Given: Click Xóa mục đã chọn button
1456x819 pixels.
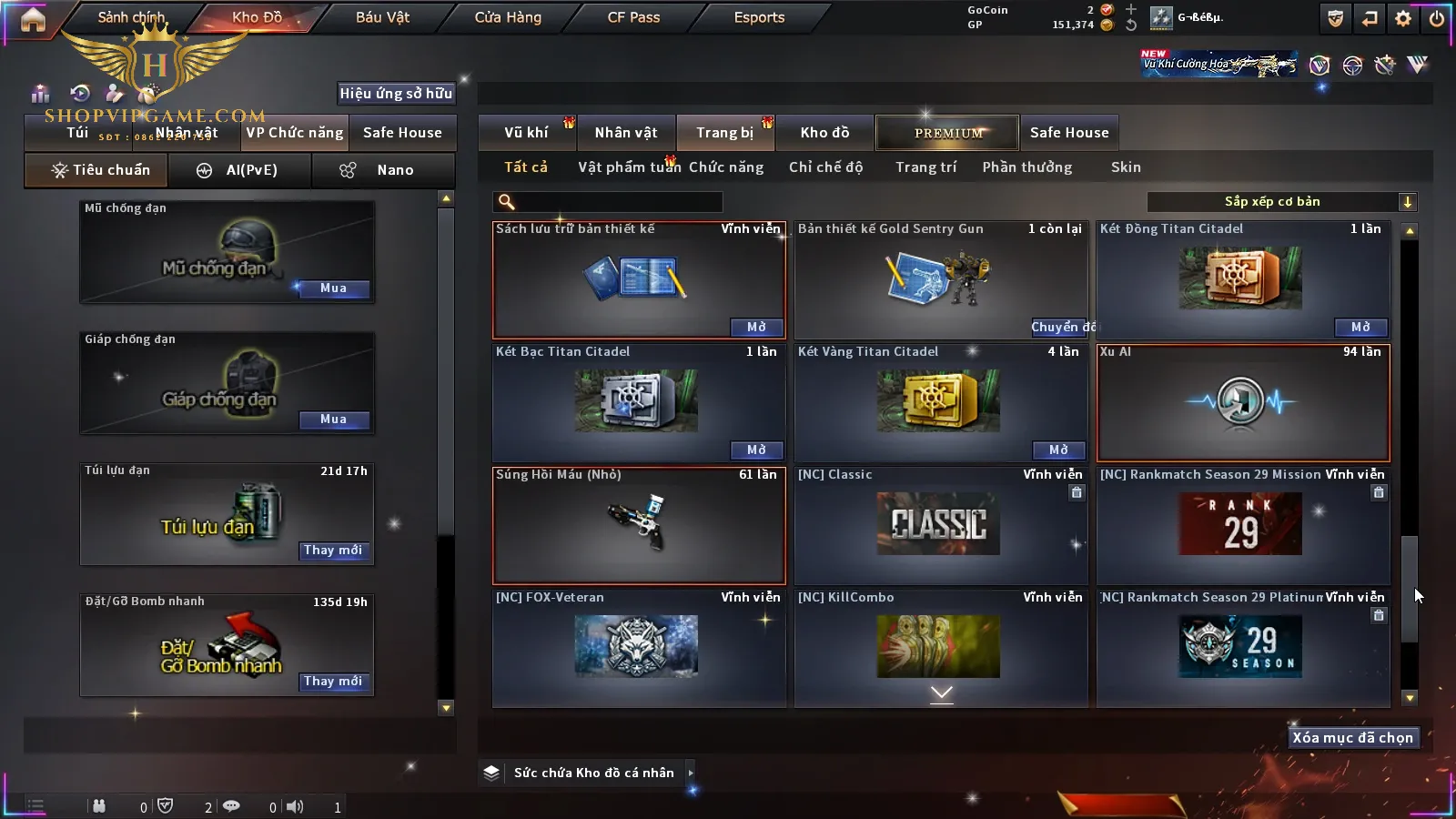Looking at the screenshot, I should click(1352, 738).
